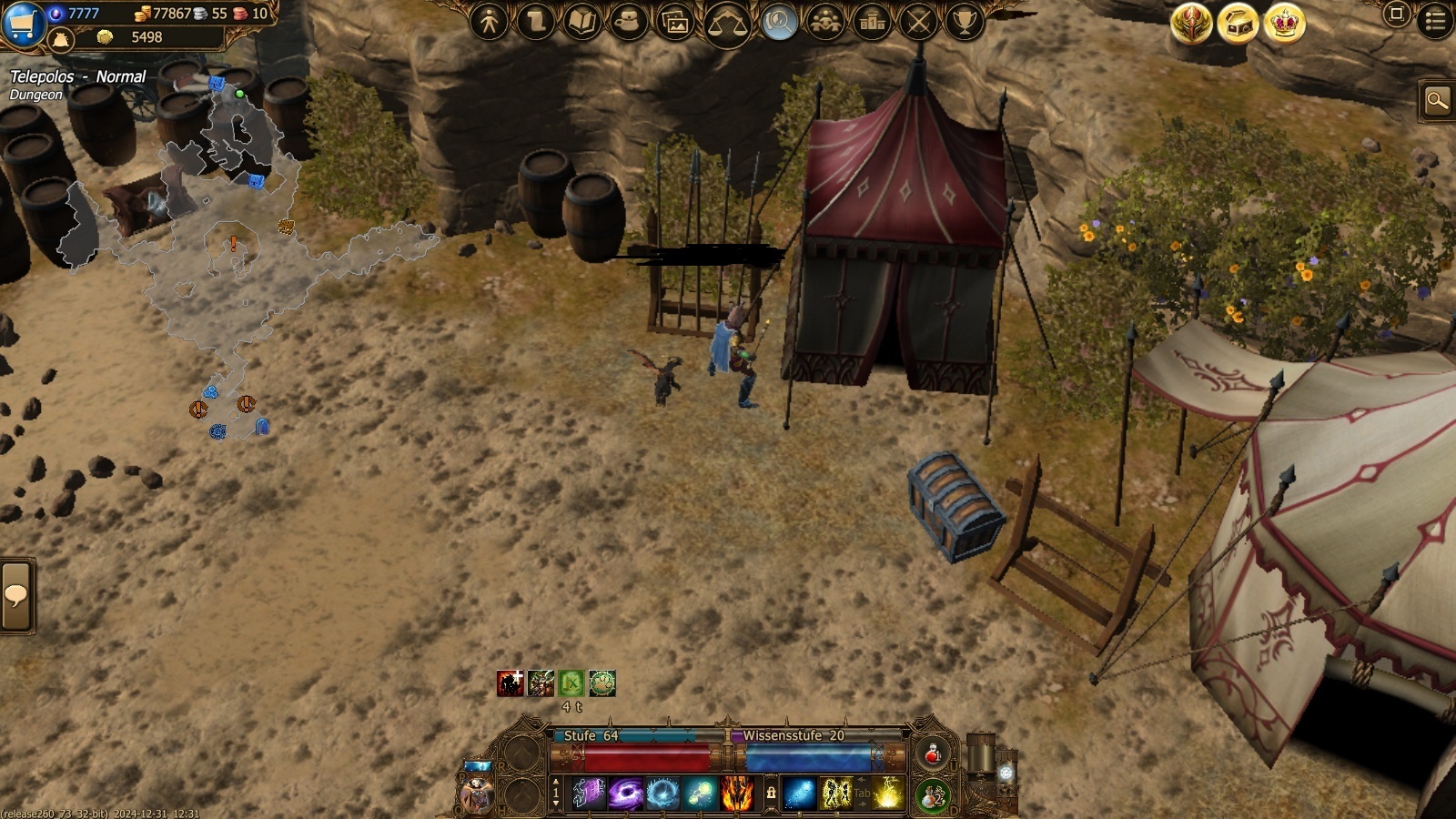
Task: Show the leaderboard podium rankings
Action: click(x=872, y=22)
